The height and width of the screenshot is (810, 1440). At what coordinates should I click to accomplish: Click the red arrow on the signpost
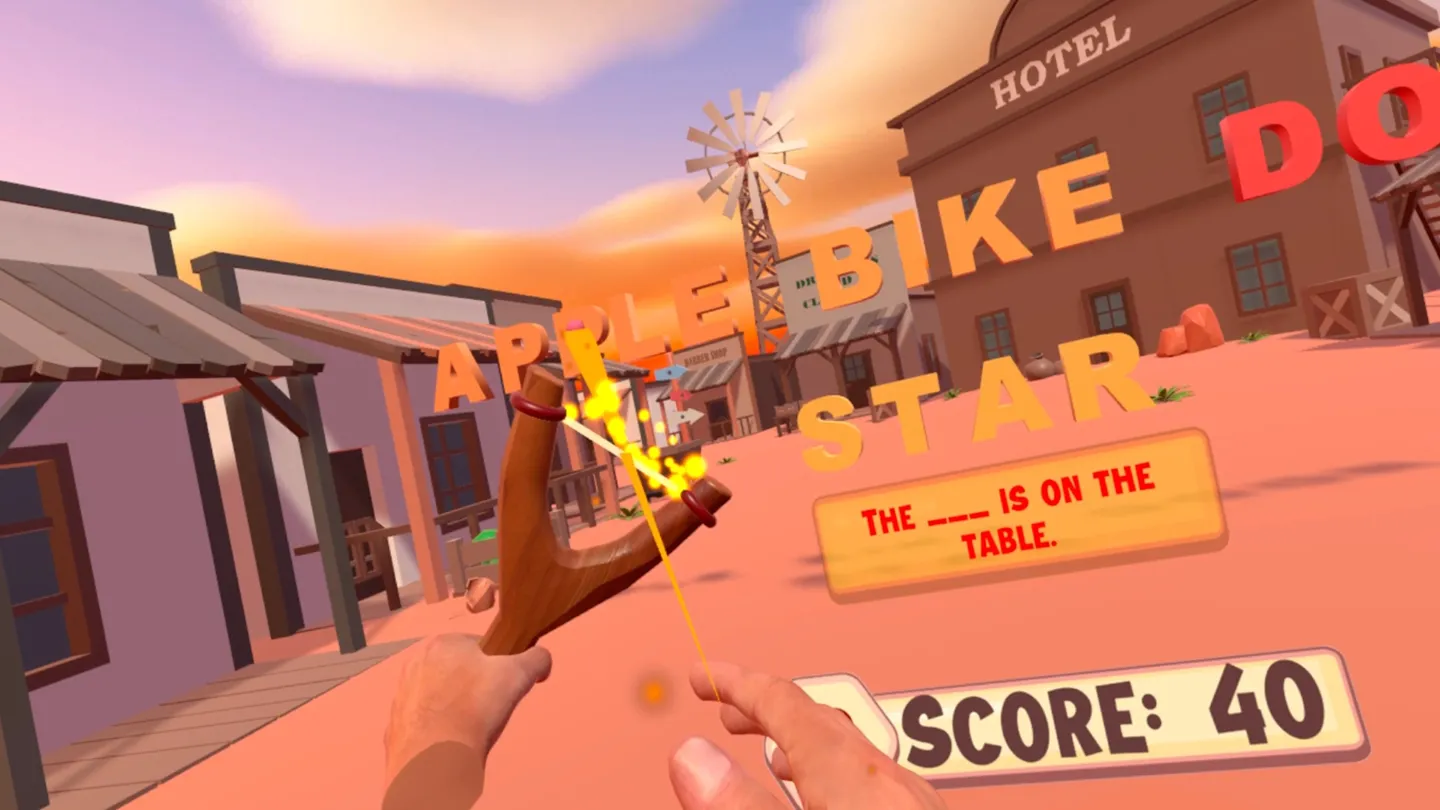pyautogui.click(x=680, y=395)
